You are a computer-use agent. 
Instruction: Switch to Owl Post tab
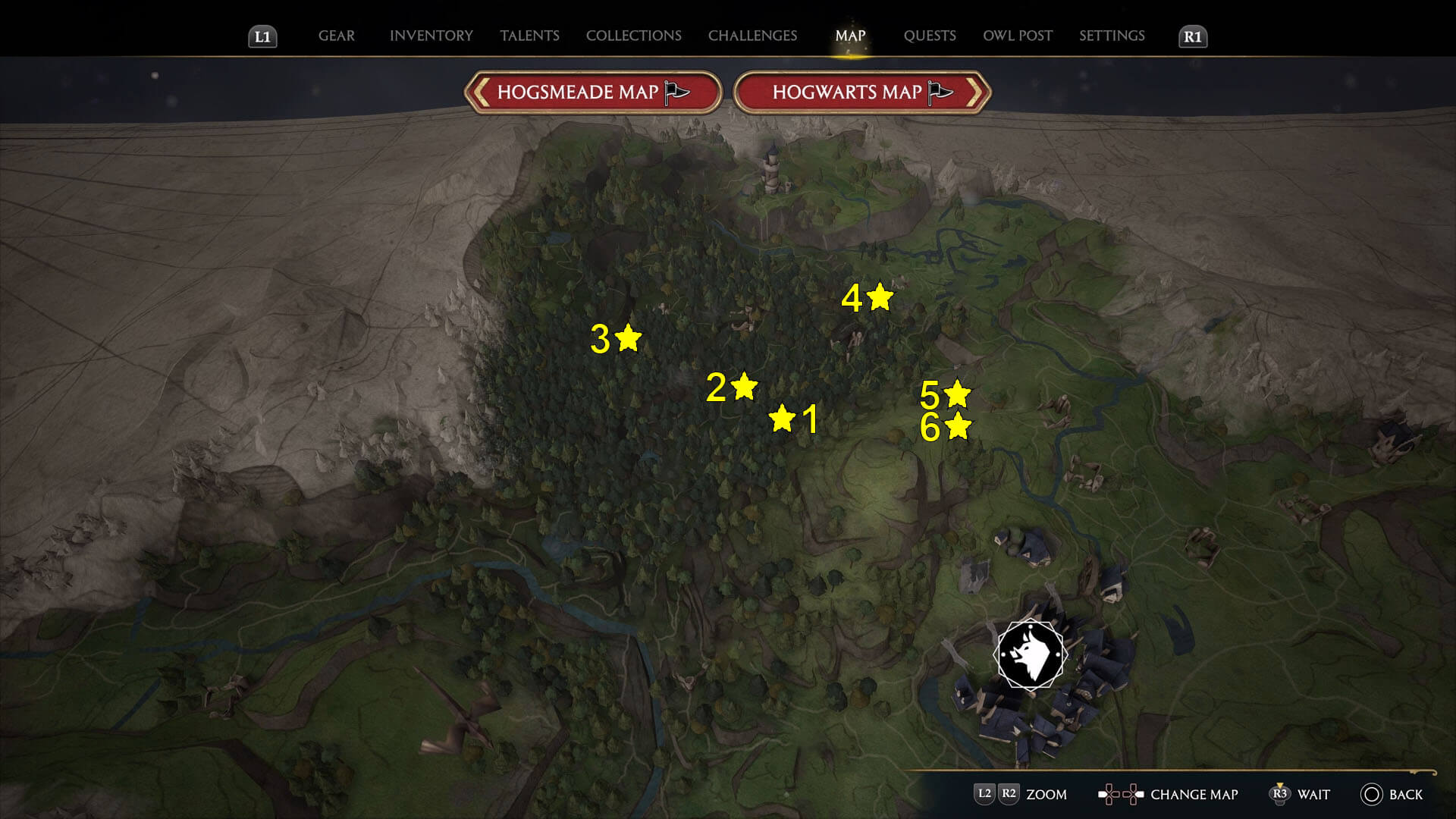point(1017,36)
